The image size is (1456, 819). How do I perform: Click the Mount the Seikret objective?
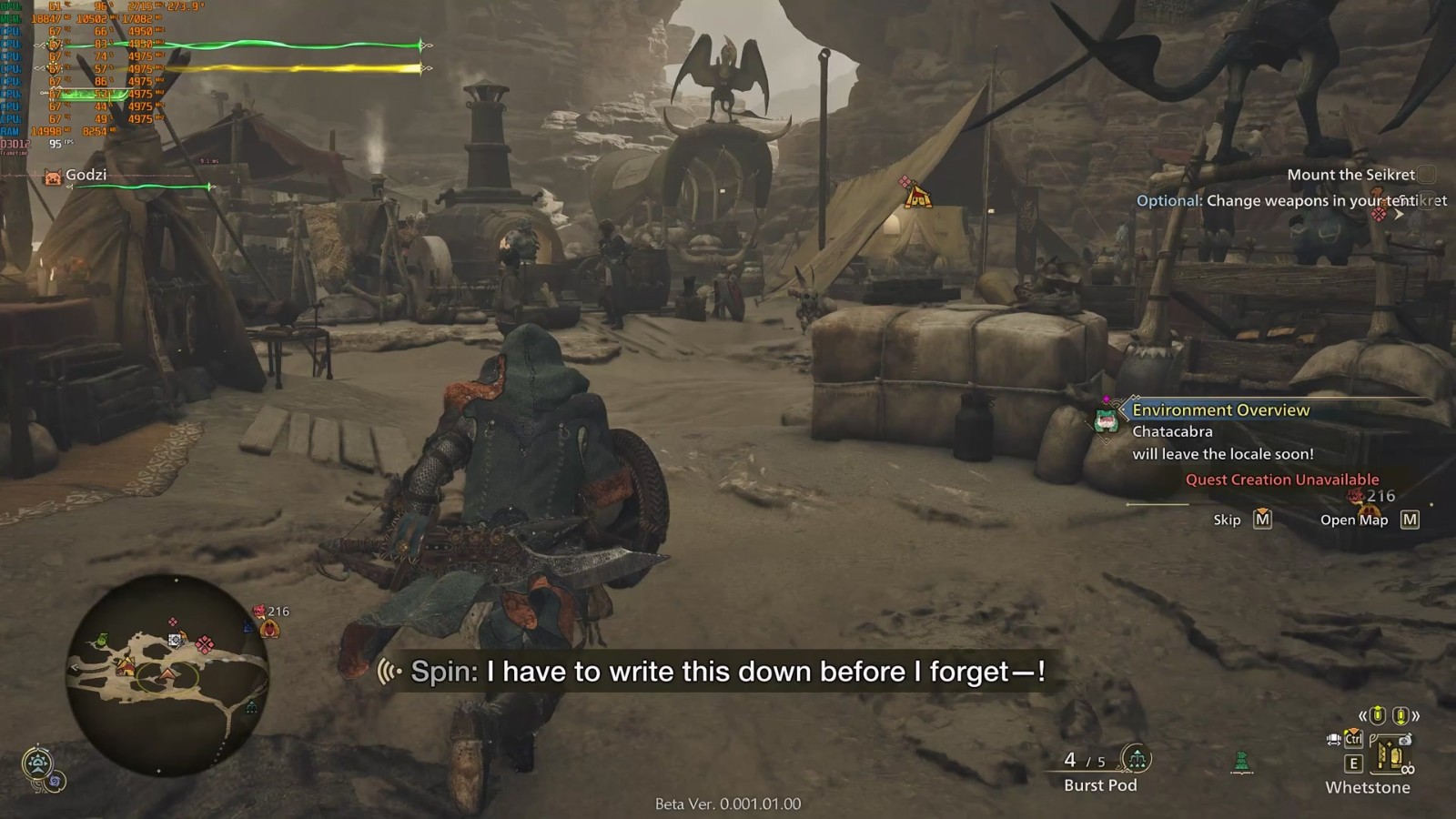pyautogui.click(x=1350, y=175)
